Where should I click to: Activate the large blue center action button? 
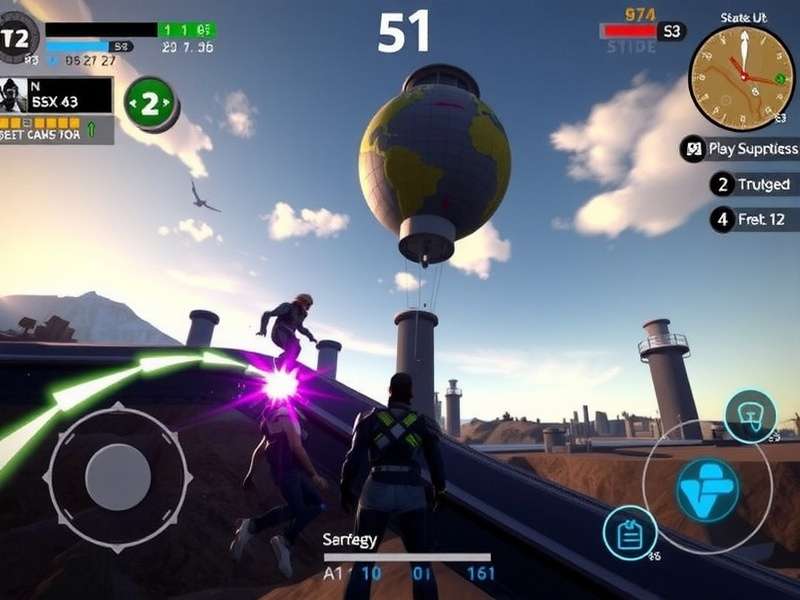pos(707,491)
